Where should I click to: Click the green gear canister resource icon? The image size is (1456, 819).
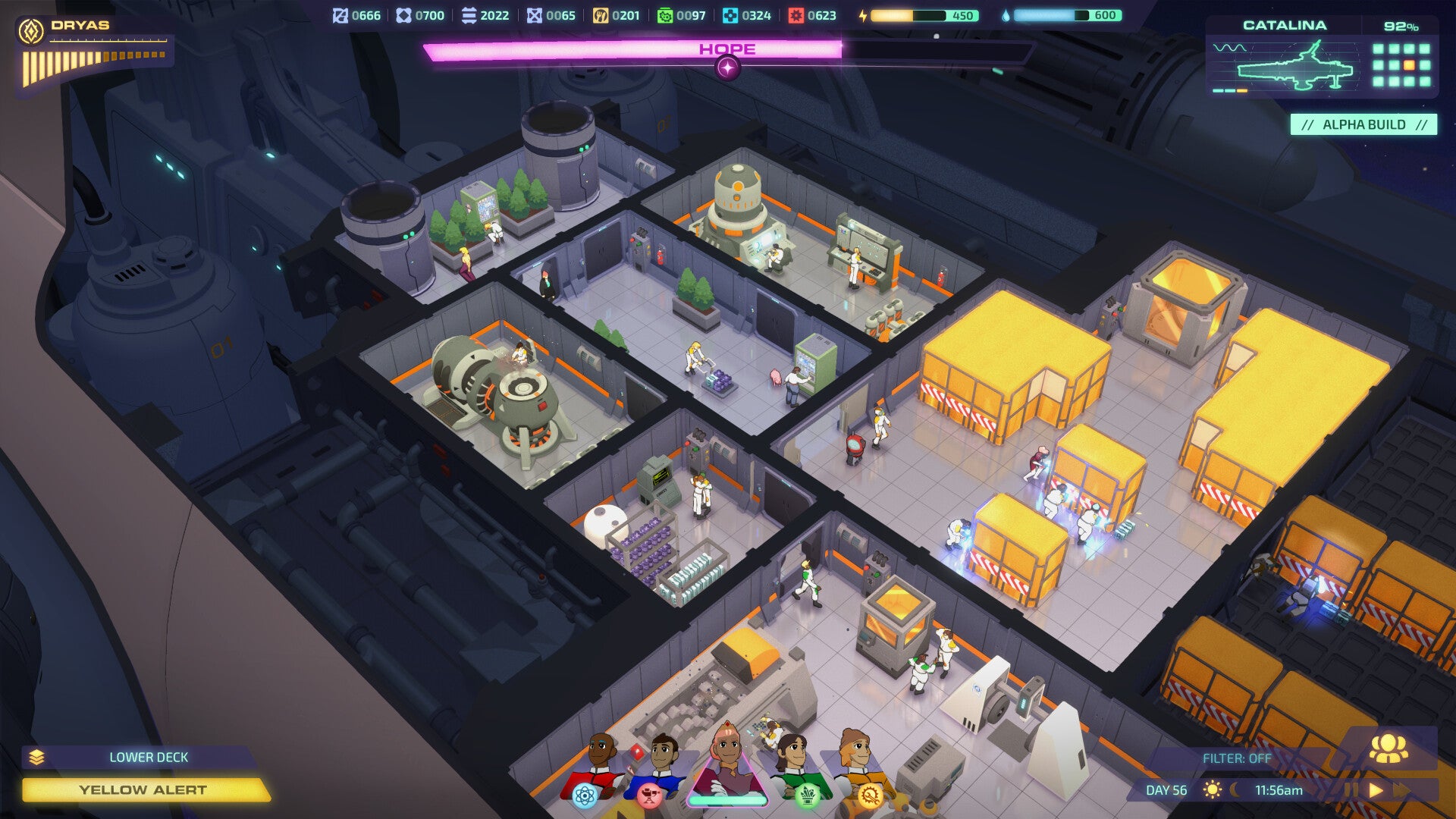(665, 13)
